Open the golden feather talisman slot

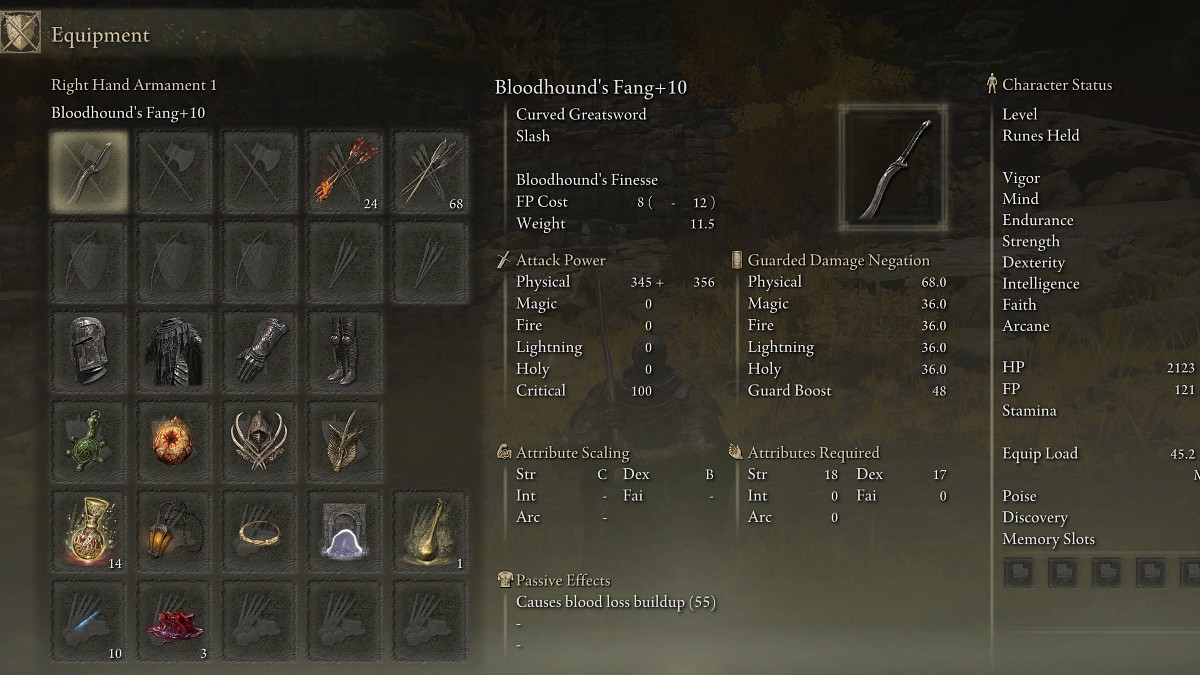click(344, 441)
